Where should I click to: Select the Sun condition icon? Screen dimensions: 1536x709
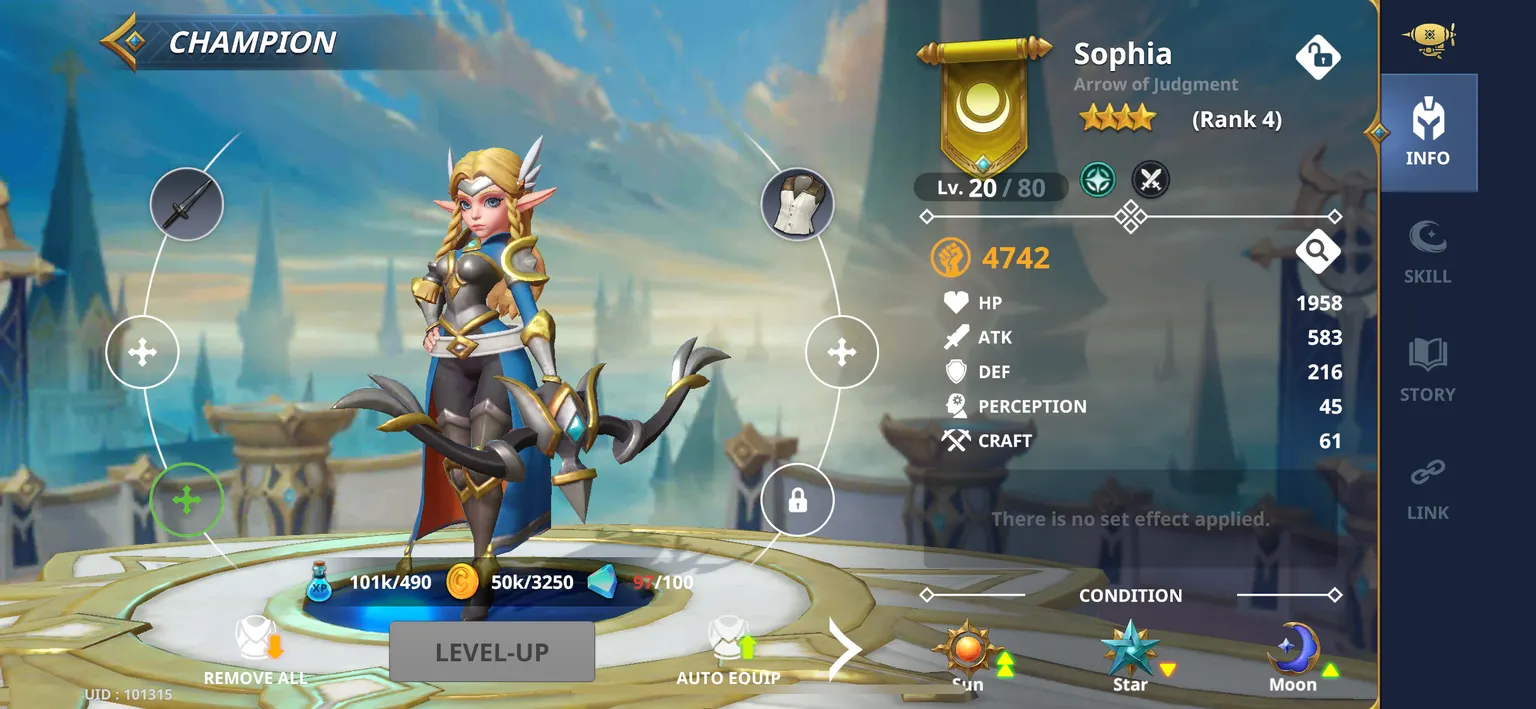[x=967, y=652]
